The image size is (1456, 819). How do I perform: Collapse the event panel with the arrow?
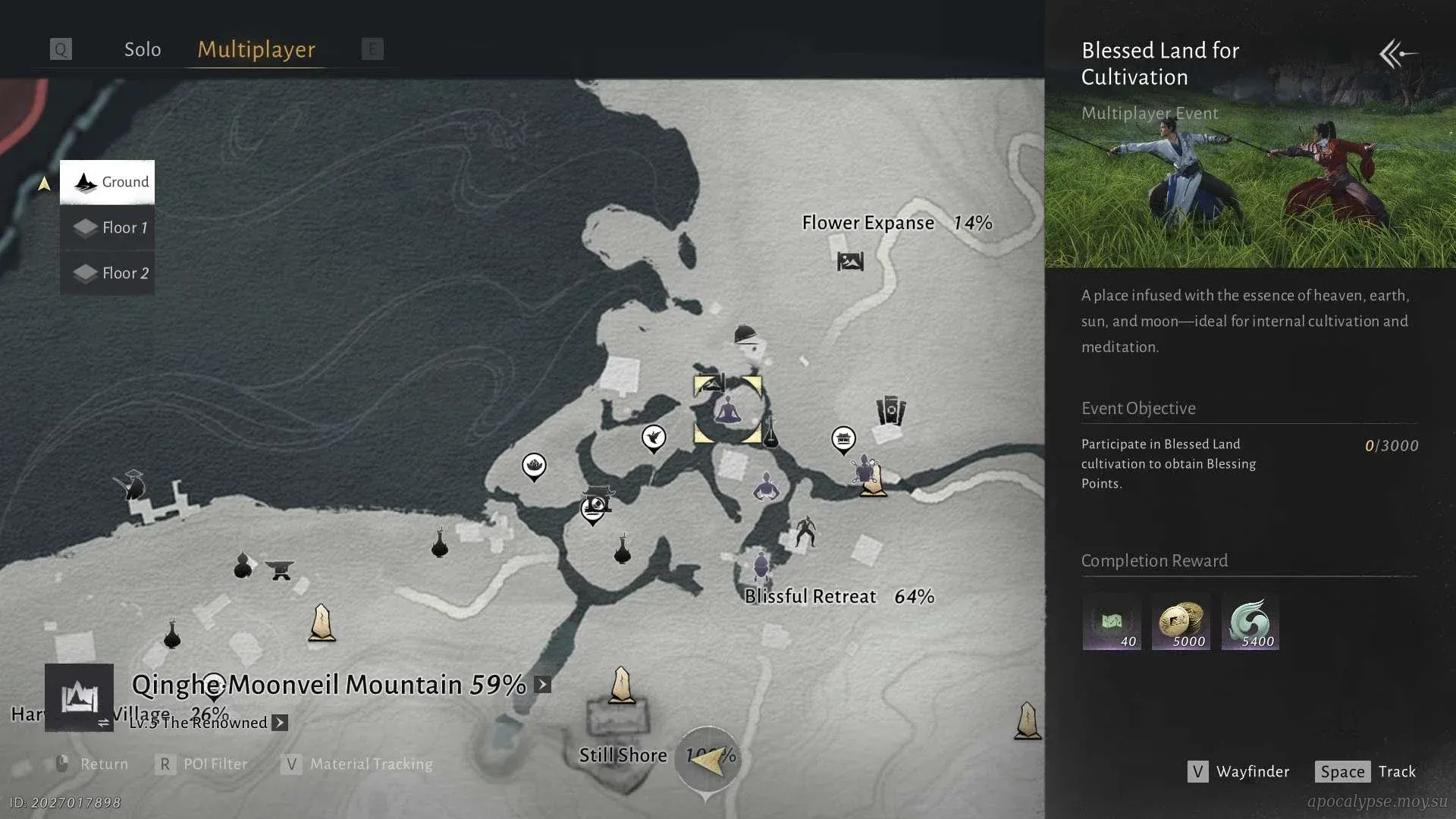coord(1398,54)
